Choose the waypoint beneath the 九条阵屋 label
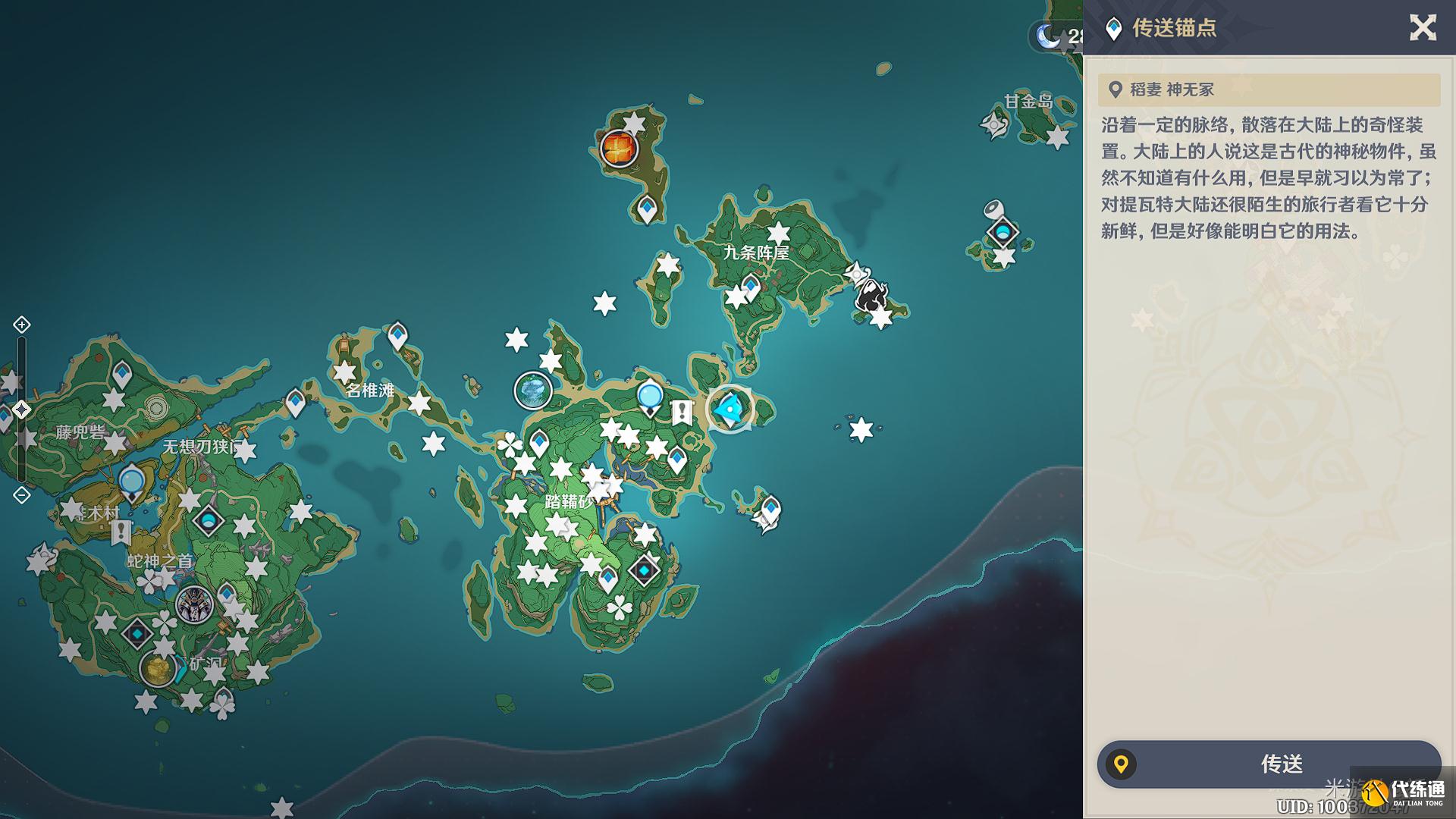This screenshot has height=819, width=1456. pyautogui.click(x=750, y=287)
